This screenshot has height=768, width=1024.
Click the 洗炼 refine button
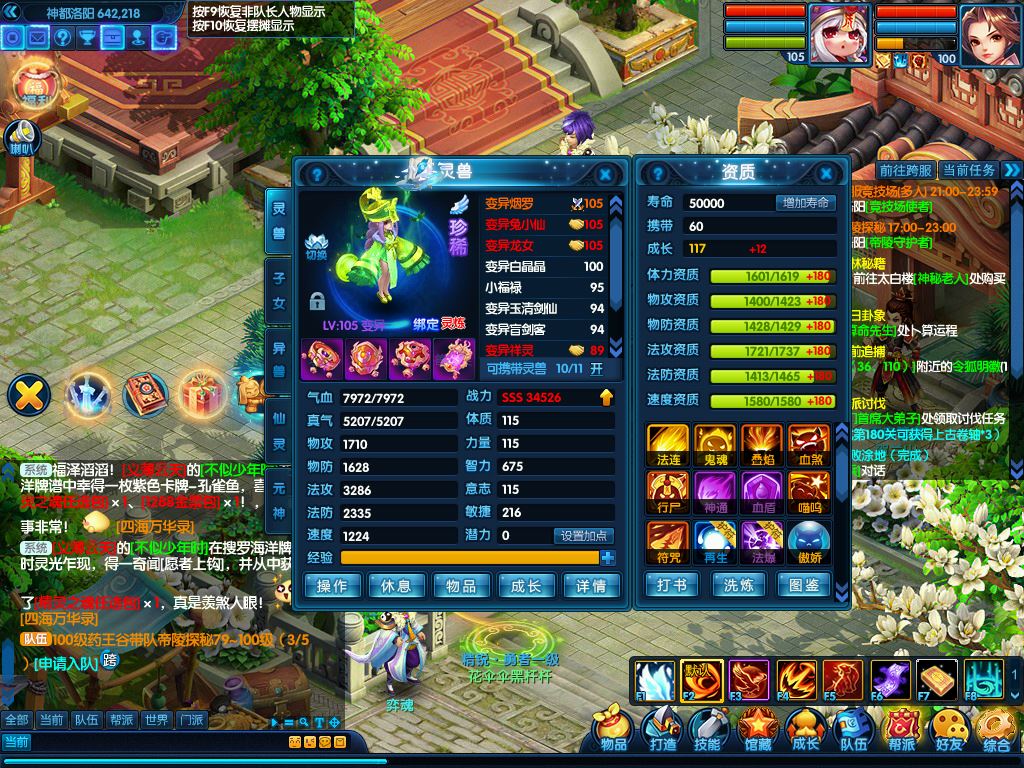click(739, 584)
